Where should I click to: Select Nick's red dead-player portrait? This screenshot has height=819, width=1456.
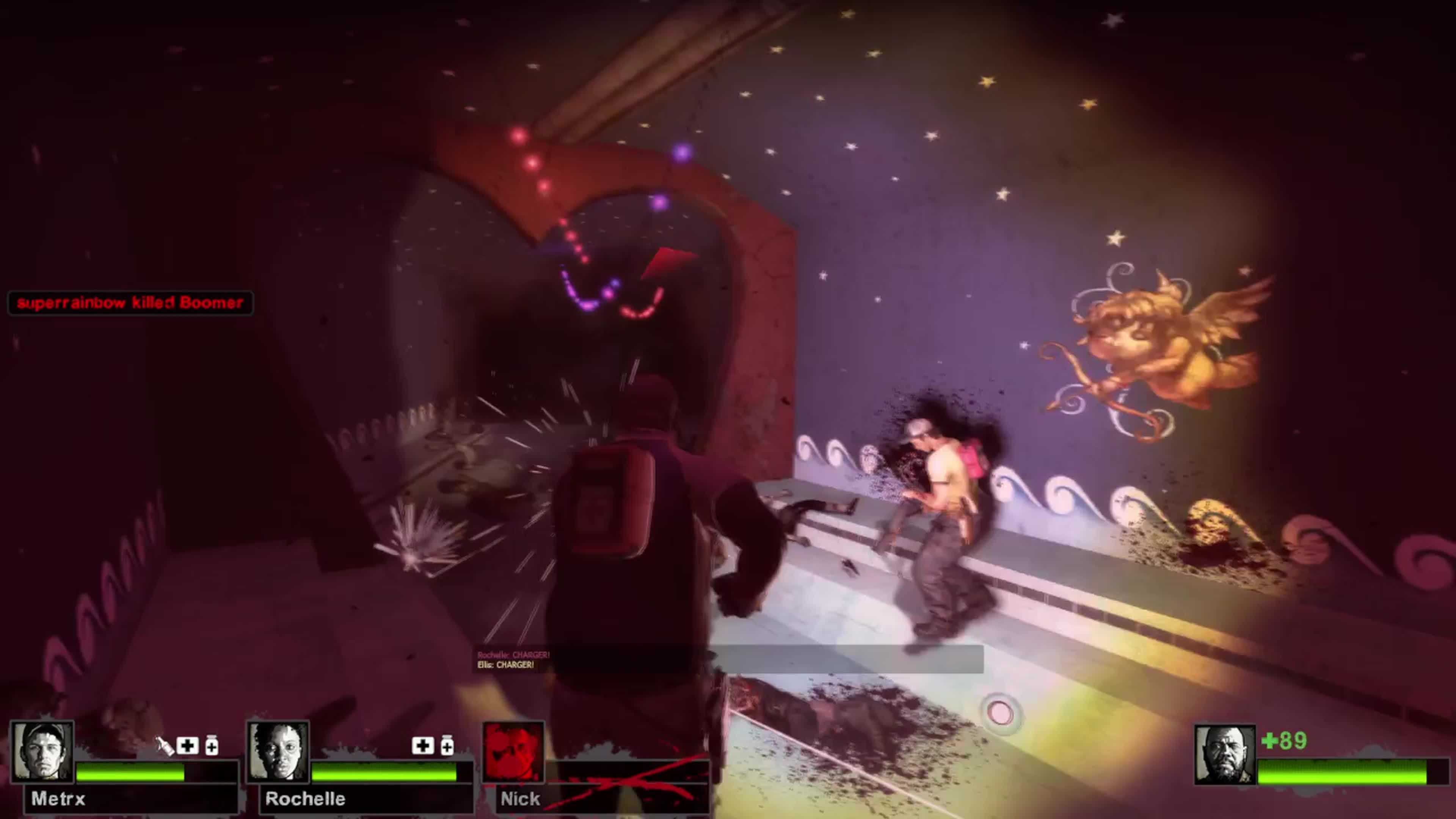(x=513, y=752)
